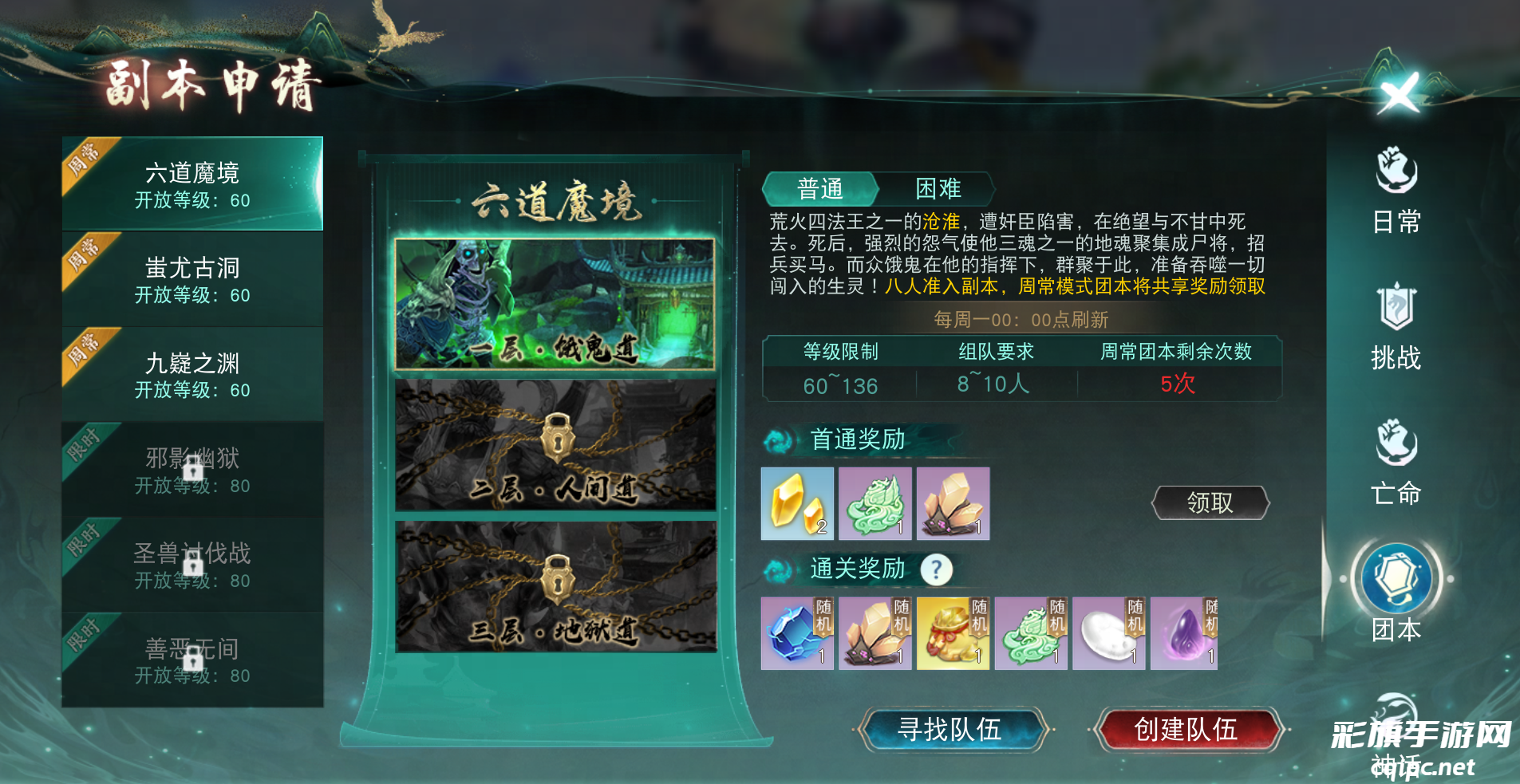Open the 一层·饿鬼道 floor thumbnail
Viewport: 1520px width, 784px height.
point(556,303)
